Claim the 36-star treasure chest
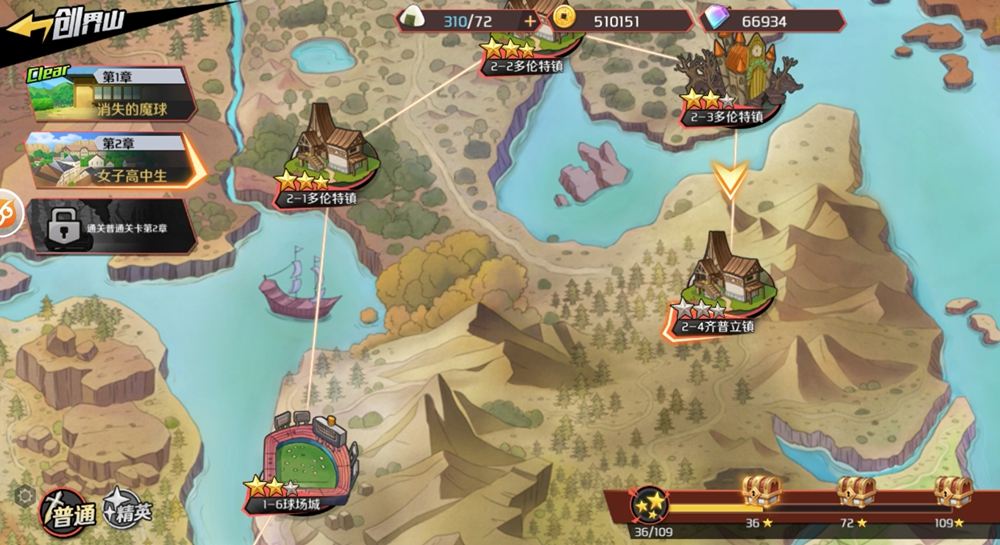The width and height of the screenshot is (1000, 545). coord(759,492)
